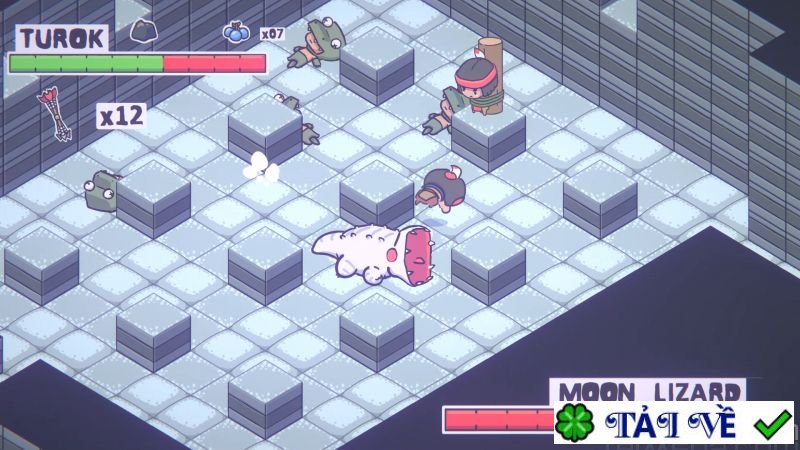
Task: Choose the rock item icon
Action: (142, 31)
